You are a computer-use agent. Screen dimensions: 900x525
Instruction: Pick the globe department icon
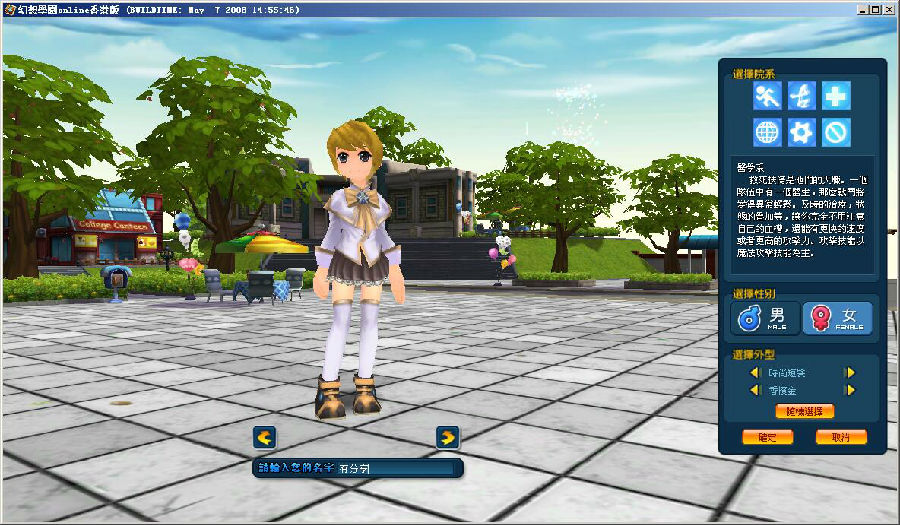768,132
